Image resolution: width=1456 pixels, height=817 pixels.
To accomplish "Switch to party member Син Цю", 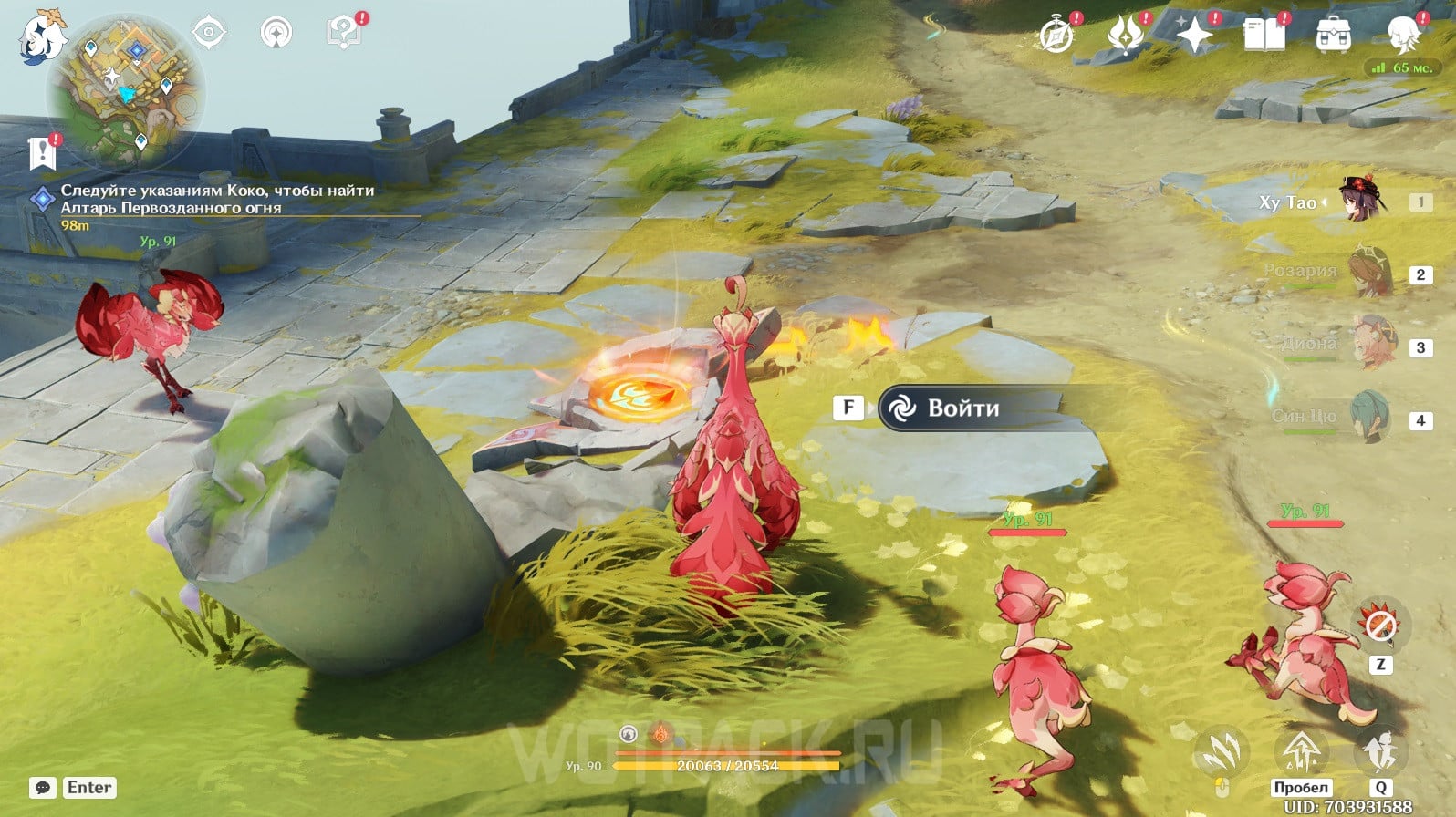I will pos(1368,418).
